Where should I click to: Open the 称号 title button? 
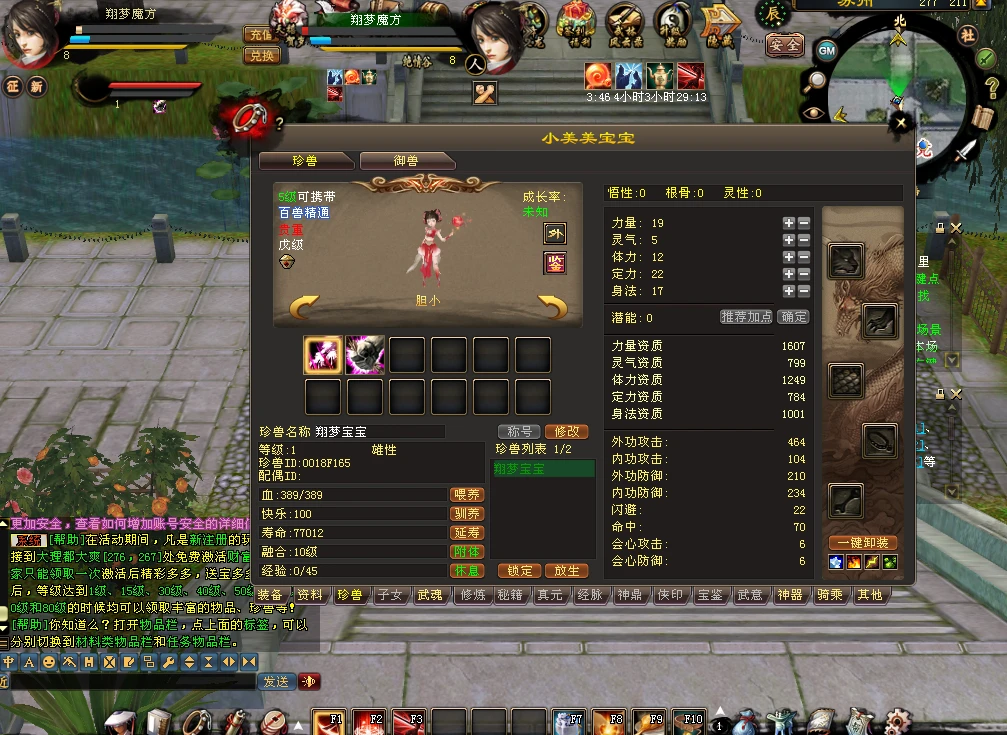click(519, 432)
